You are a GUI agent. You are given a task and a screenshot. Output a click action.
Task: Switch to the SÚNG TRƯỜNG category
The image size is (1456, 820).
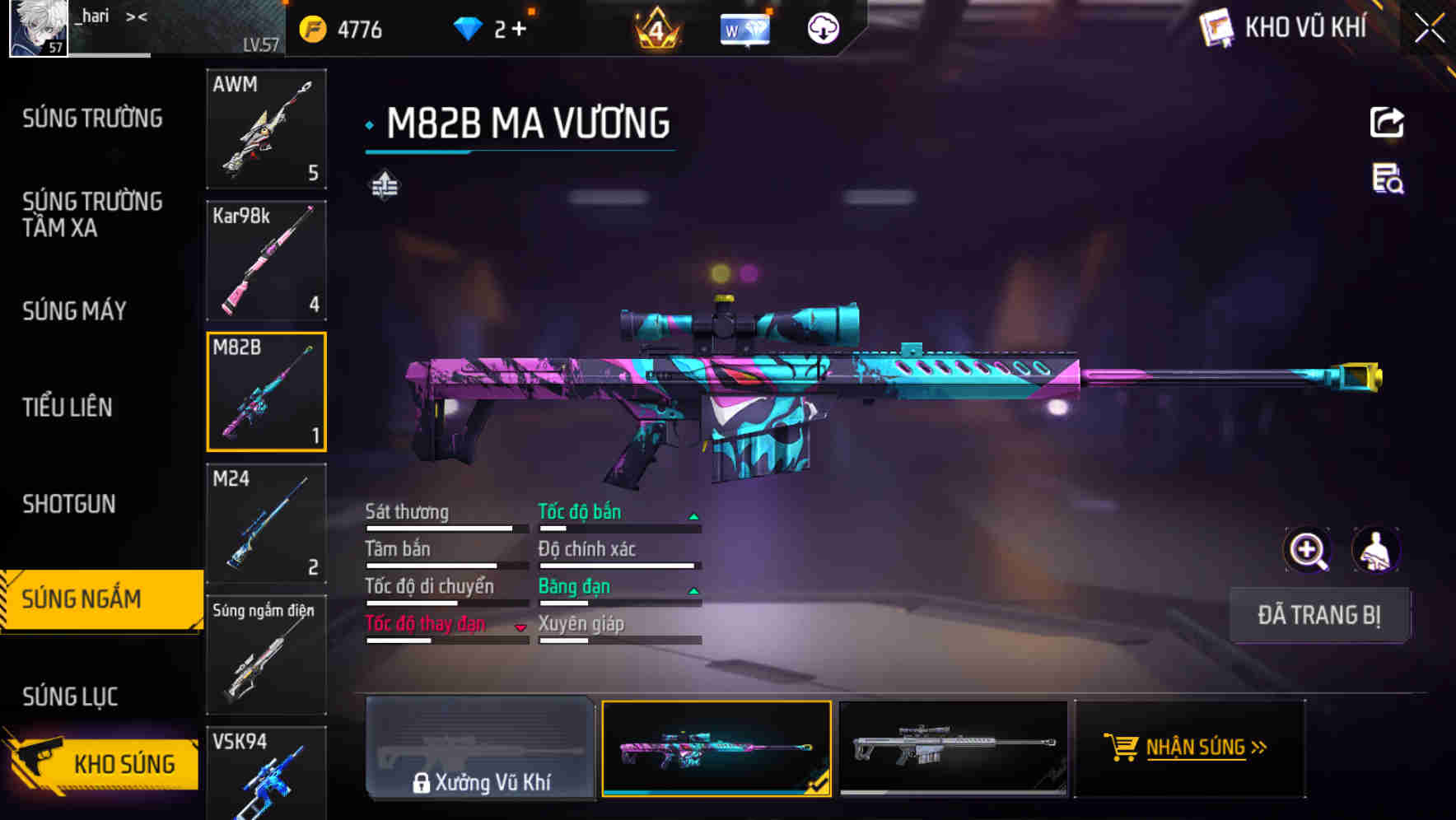pyautogui.click(x=91, y=118)
